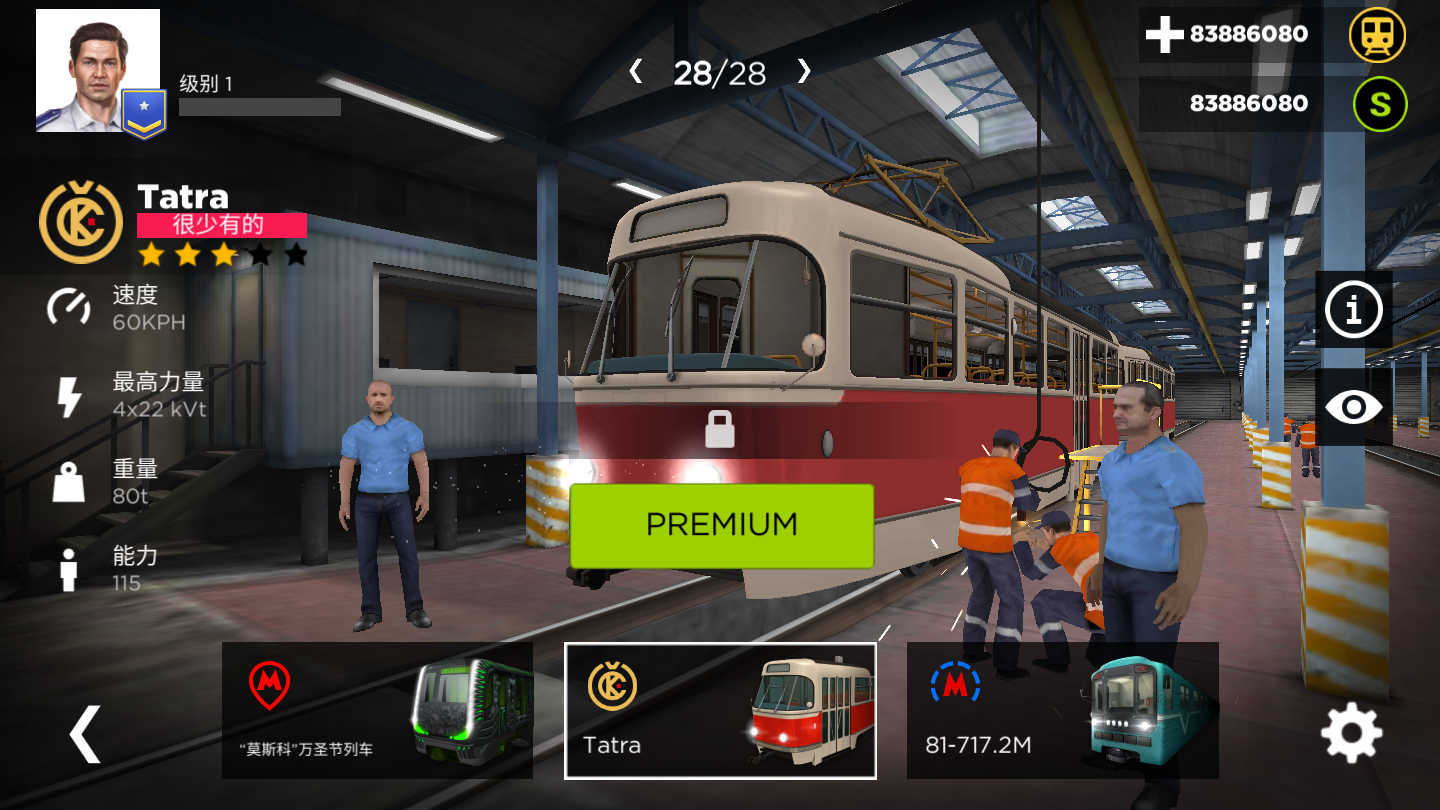Toggle the eye view icon
The image size is (1440, 810).
[1353, 407]
